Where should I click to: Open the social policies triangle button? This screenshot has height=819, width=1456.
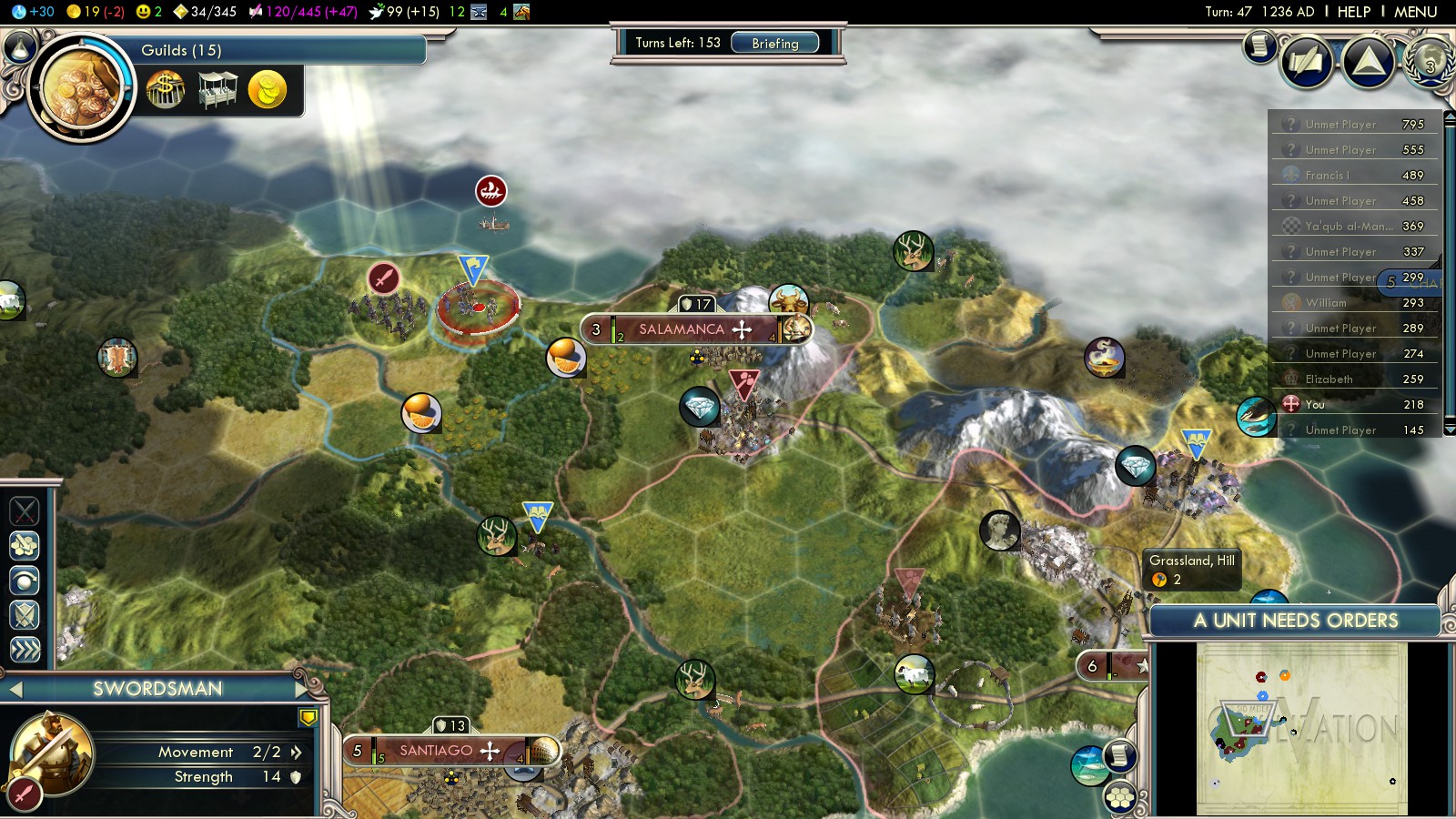click(1368, 62)
